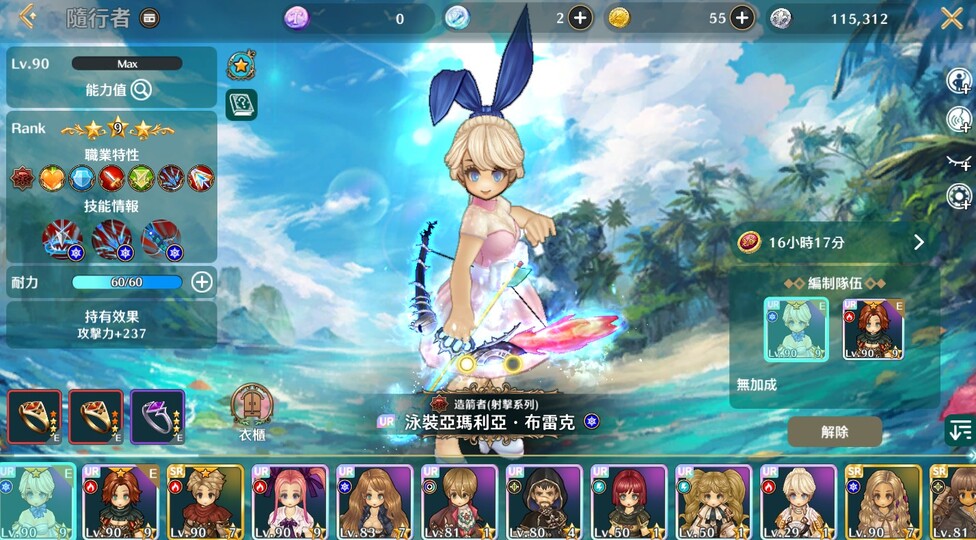
Task: Expand the 16小時17分 timer arrow
Action: click(918, 242)
